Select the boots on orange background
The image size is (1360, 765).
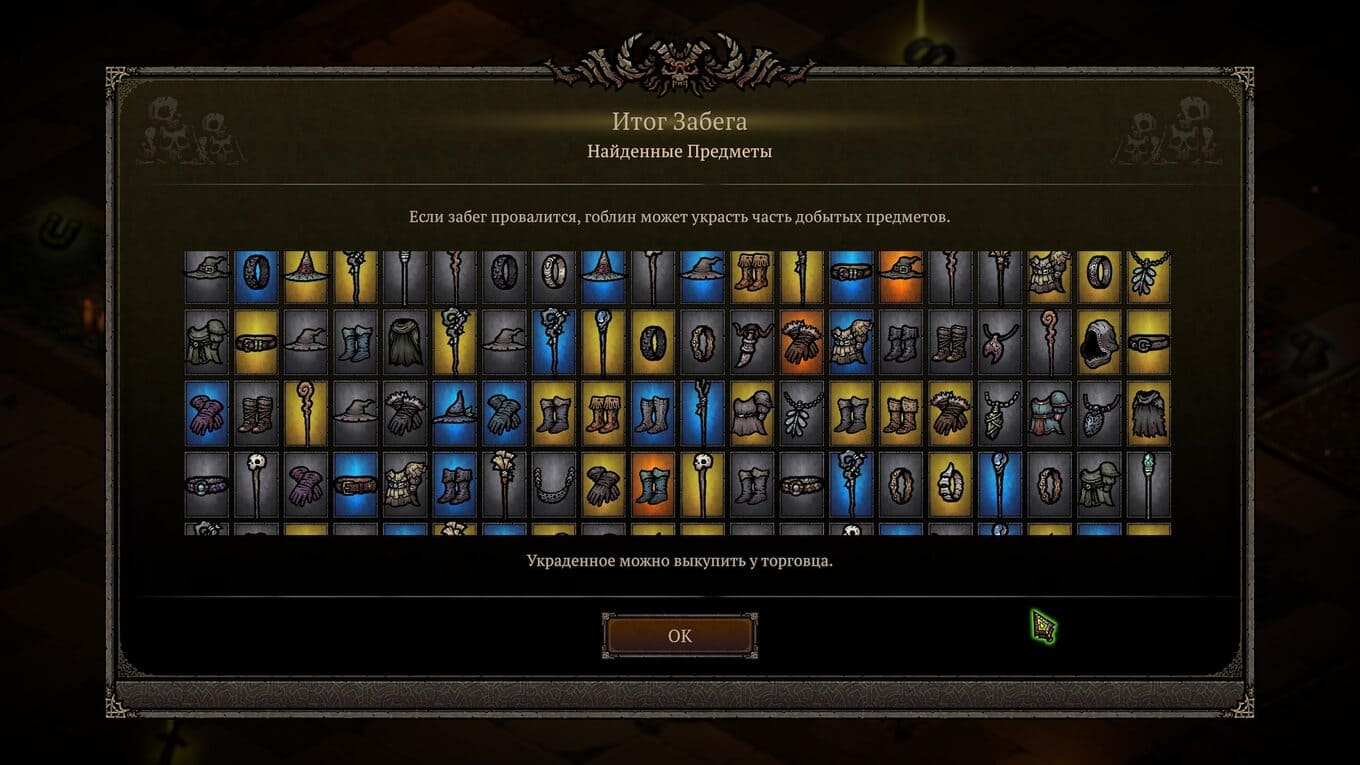click(653, 485)
